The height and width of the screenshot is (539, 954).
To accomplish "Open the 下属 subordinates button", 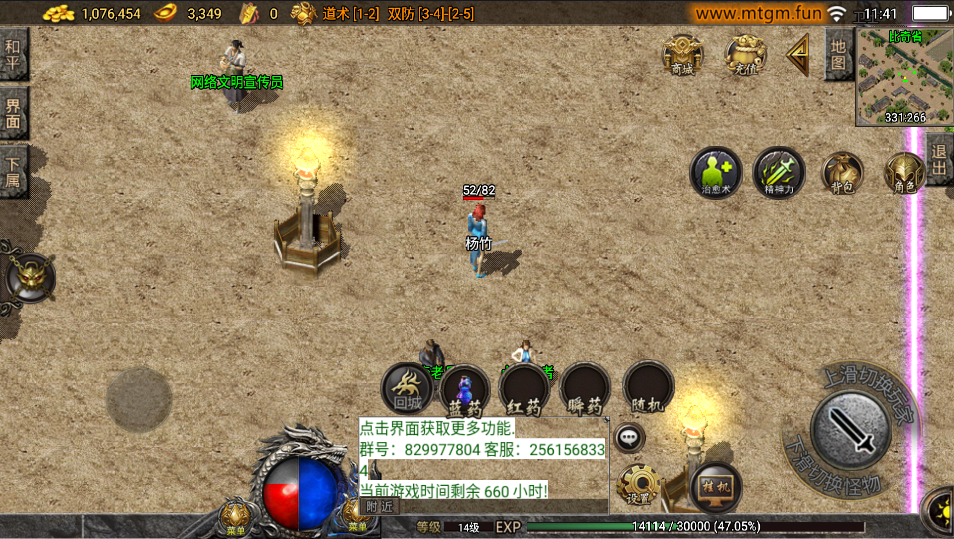I will (x=13, y=171).
